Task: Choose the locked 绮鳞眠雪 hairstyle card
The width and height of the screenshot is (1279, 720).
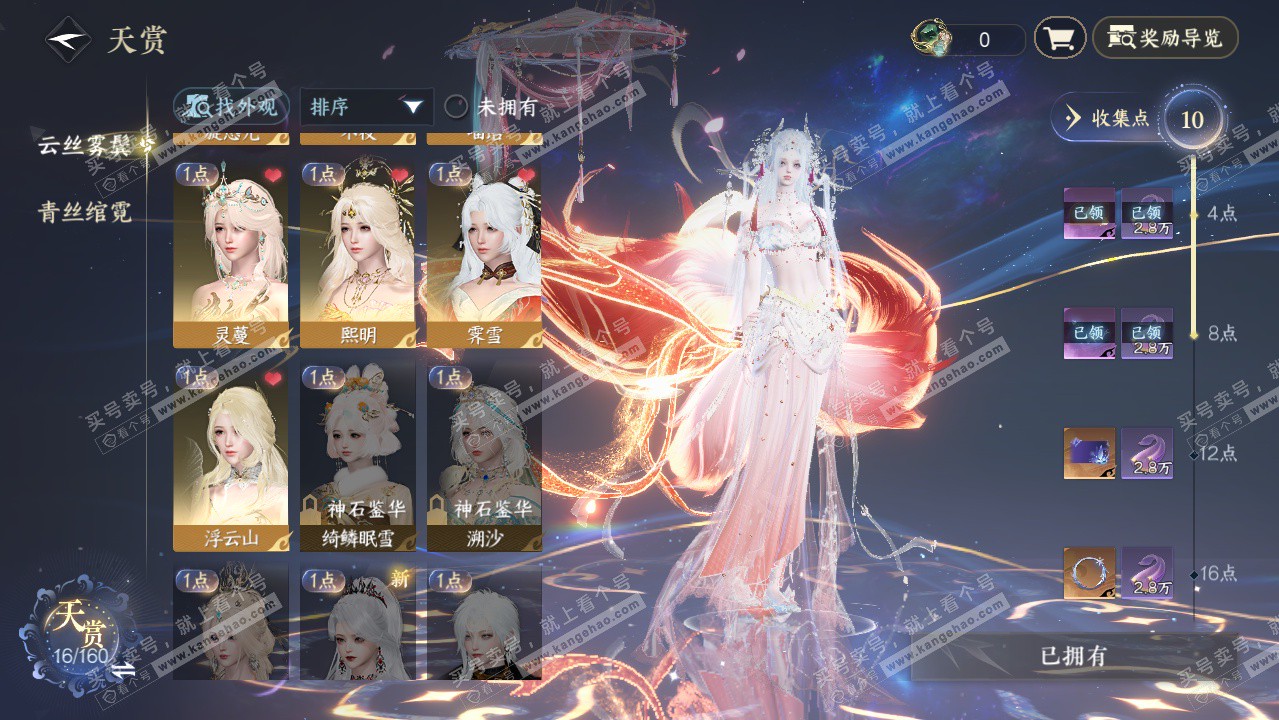Action: 357,455
